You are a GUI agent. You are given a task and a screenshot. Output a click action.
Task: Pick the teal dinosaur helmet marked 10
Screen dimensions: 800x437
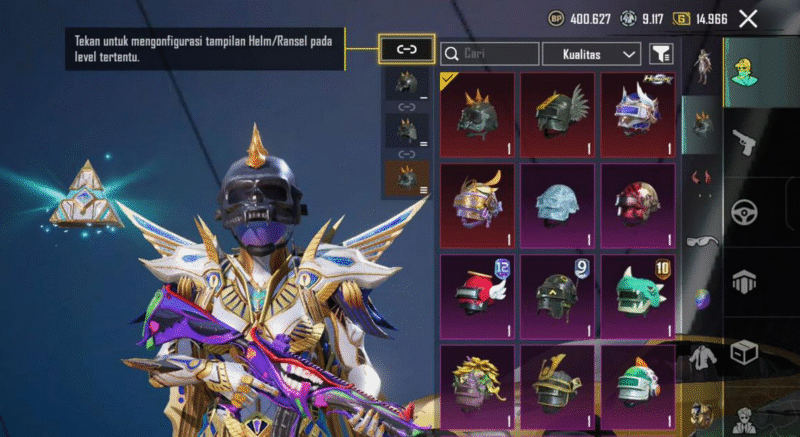pos(640,295)
